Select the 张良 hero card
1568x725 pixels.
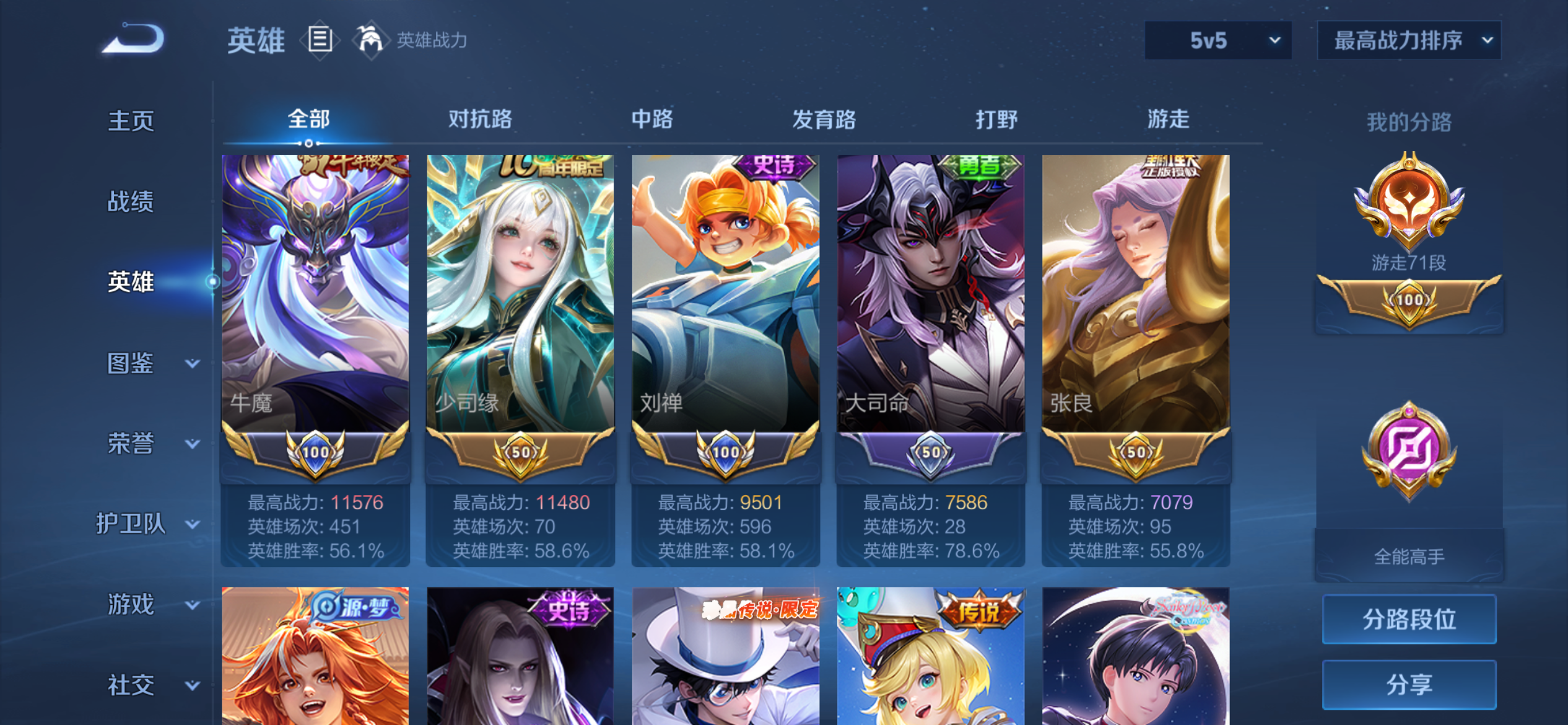coord(1136,291)
